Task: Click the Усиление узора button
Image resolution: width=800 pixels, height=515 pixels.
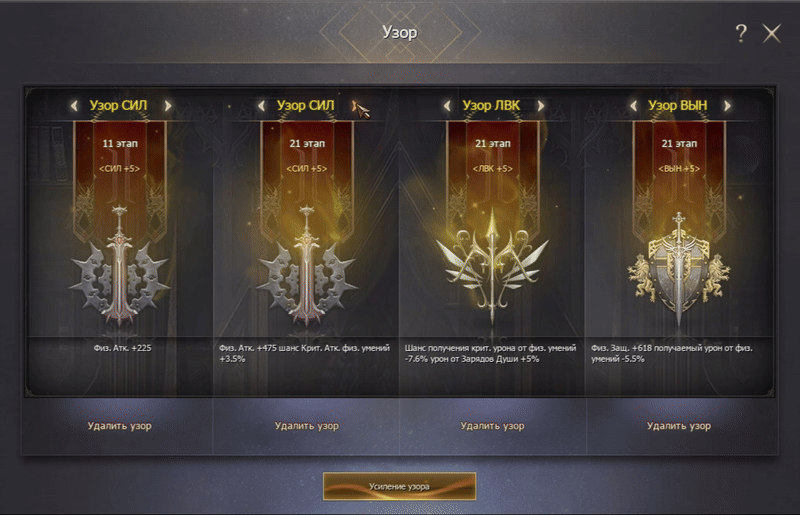Action: click(x=399, y=486)
